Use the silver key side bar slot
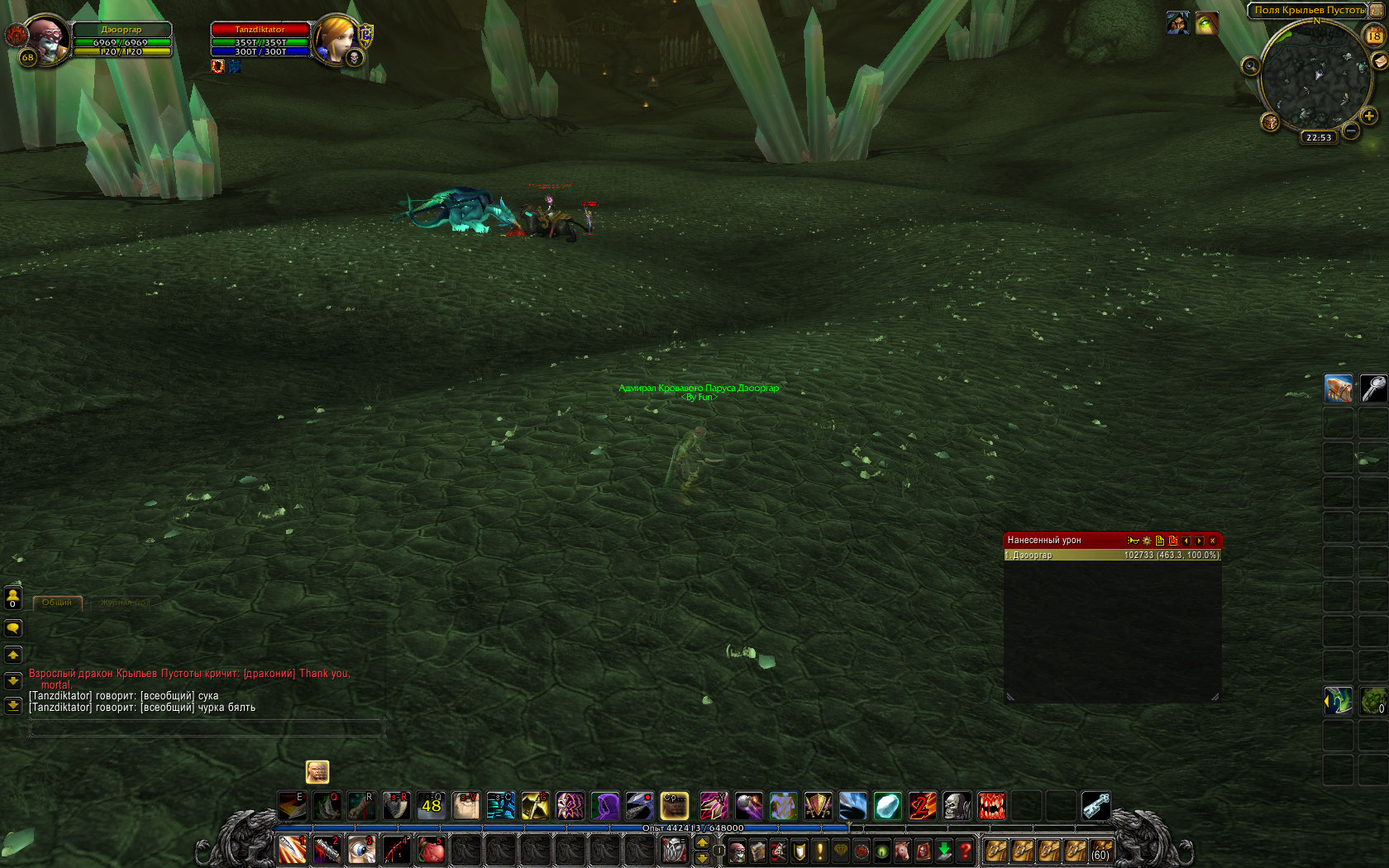This screenshot has height=868, width=1389. coord(1373,389)
